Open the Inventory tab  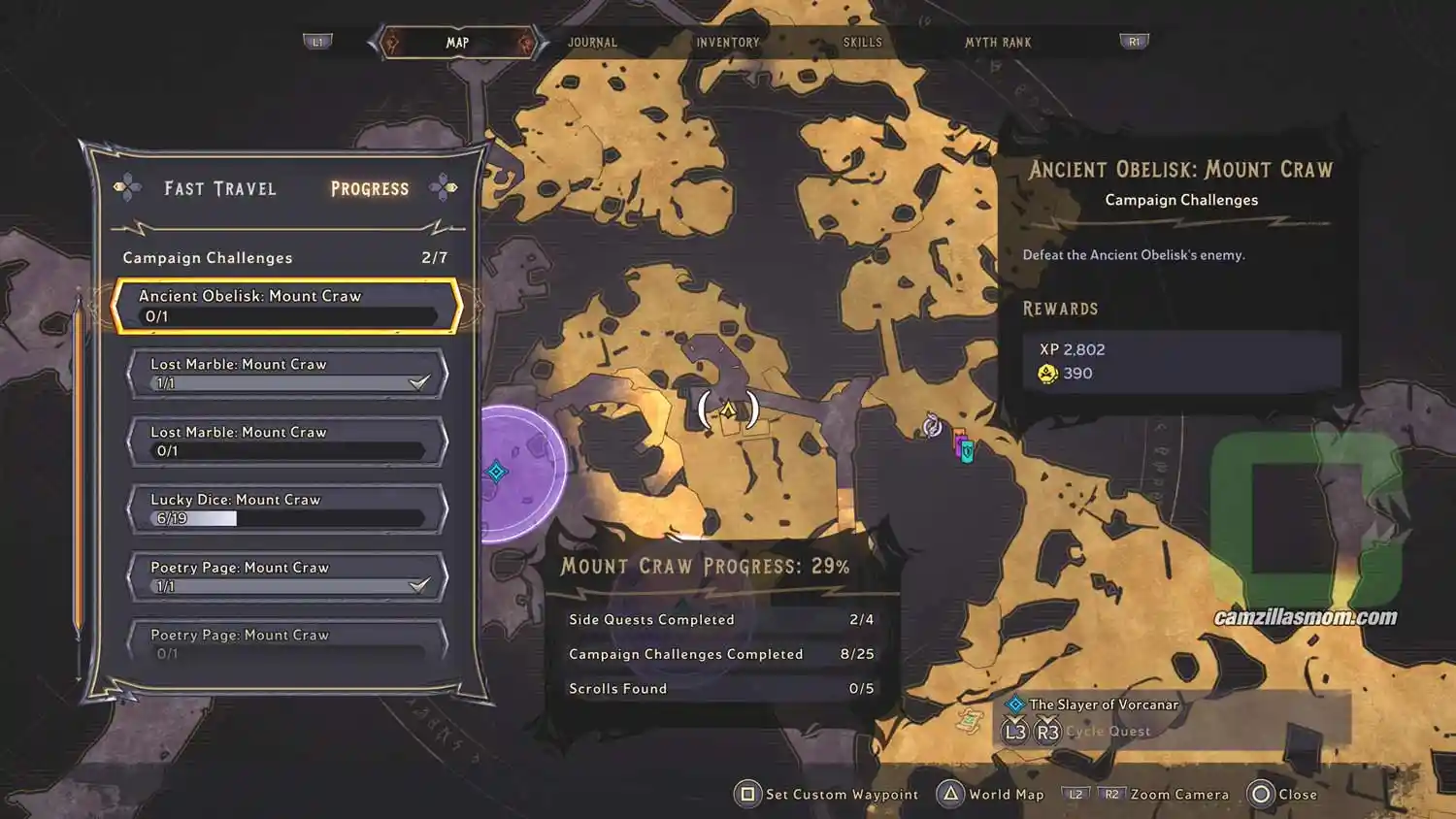click(727, 43)
